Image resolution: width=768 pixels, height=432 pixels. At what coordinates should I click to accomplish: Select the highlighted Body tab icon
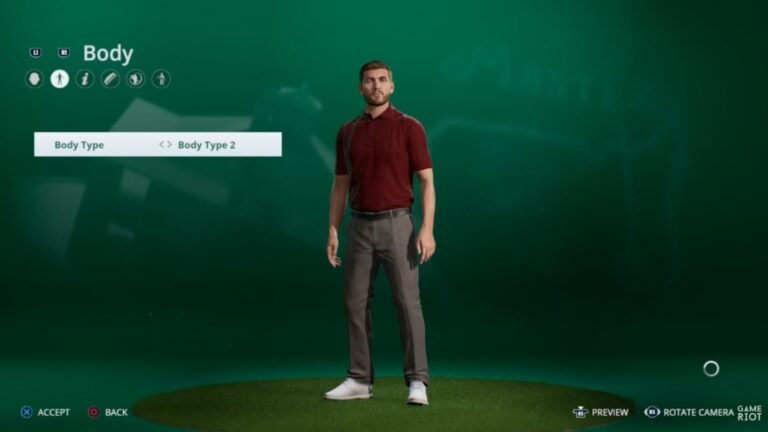click(x=60, y=79)
